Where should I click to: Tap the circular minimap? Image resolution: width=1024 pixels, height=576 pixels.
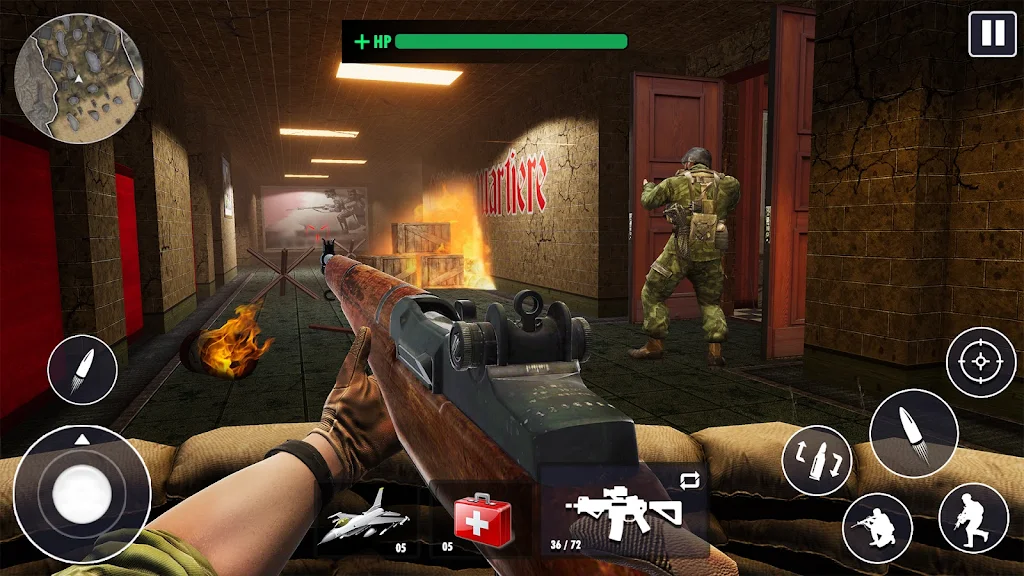79,79
